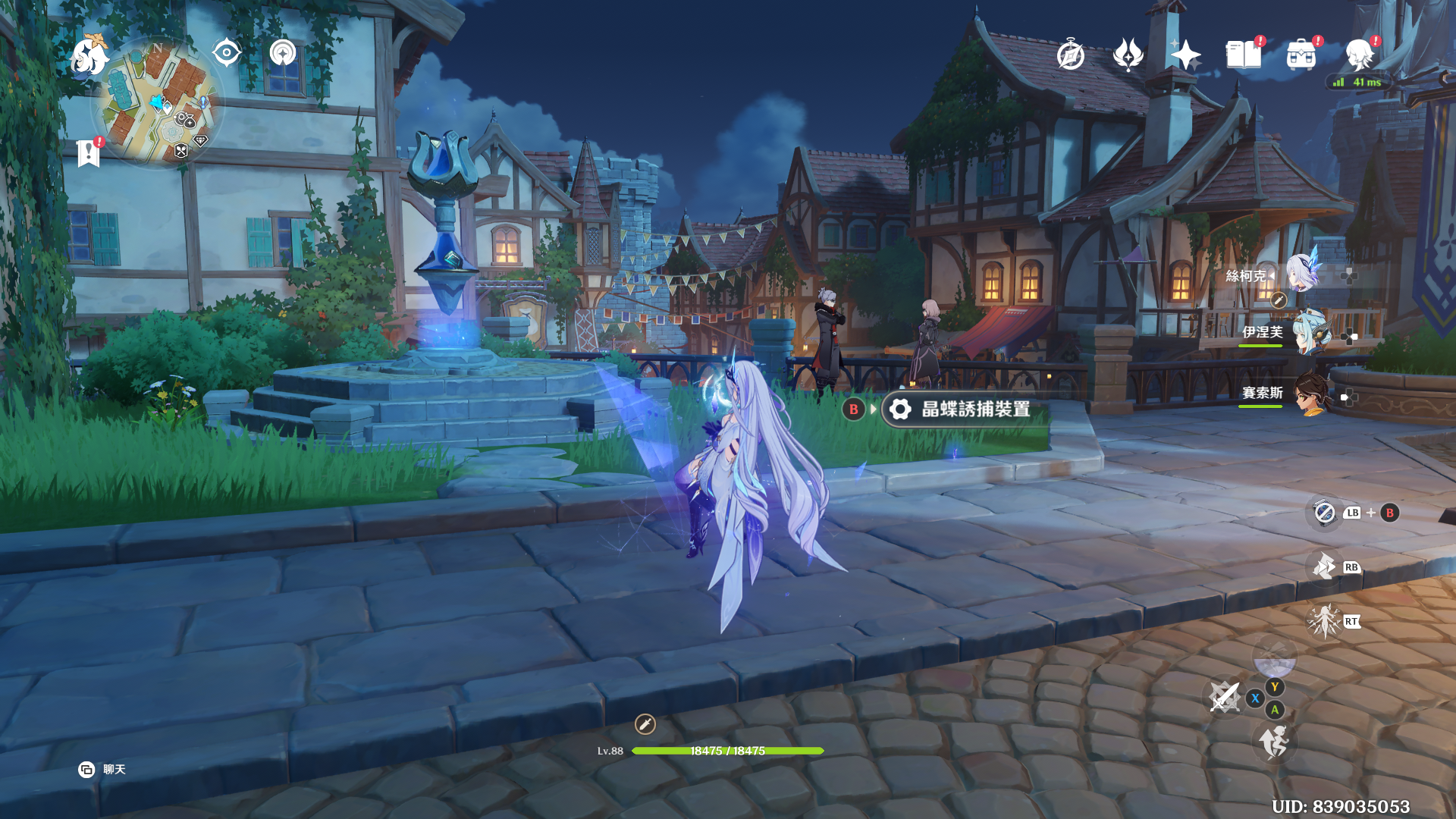Viewport: 1456px width, 819px height.
Task: Open the Paimon menu icon
Action: (x=89, y=57)
